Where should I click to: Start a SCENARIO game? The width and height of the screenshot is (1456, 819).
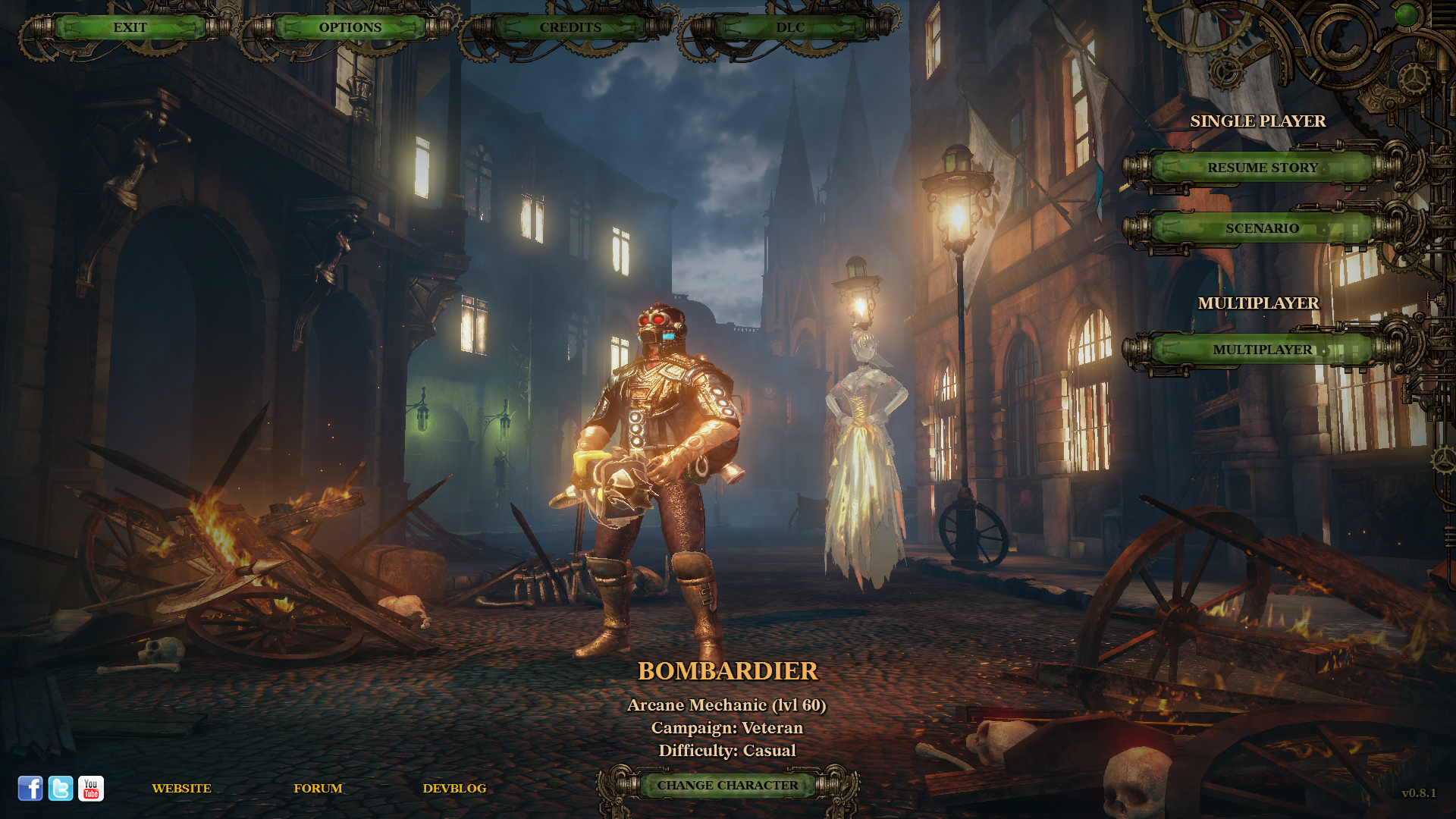(1262, 227)
